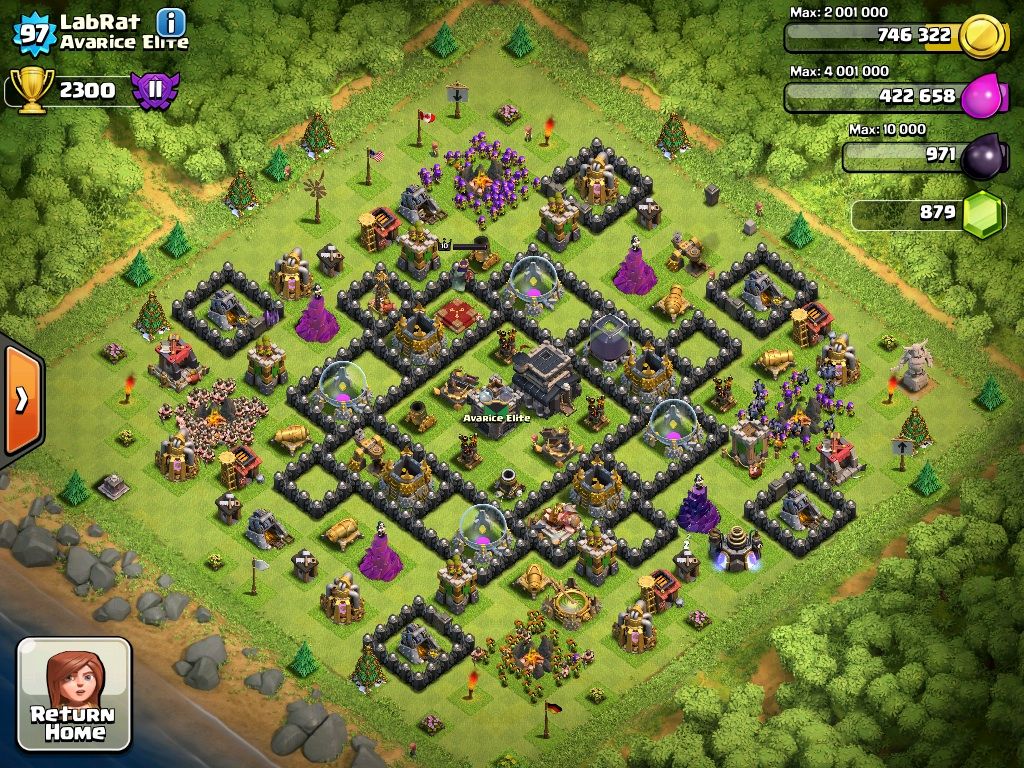Tap the purple league badge
This screenshot has height=768, width=1024.
[154, 90]
